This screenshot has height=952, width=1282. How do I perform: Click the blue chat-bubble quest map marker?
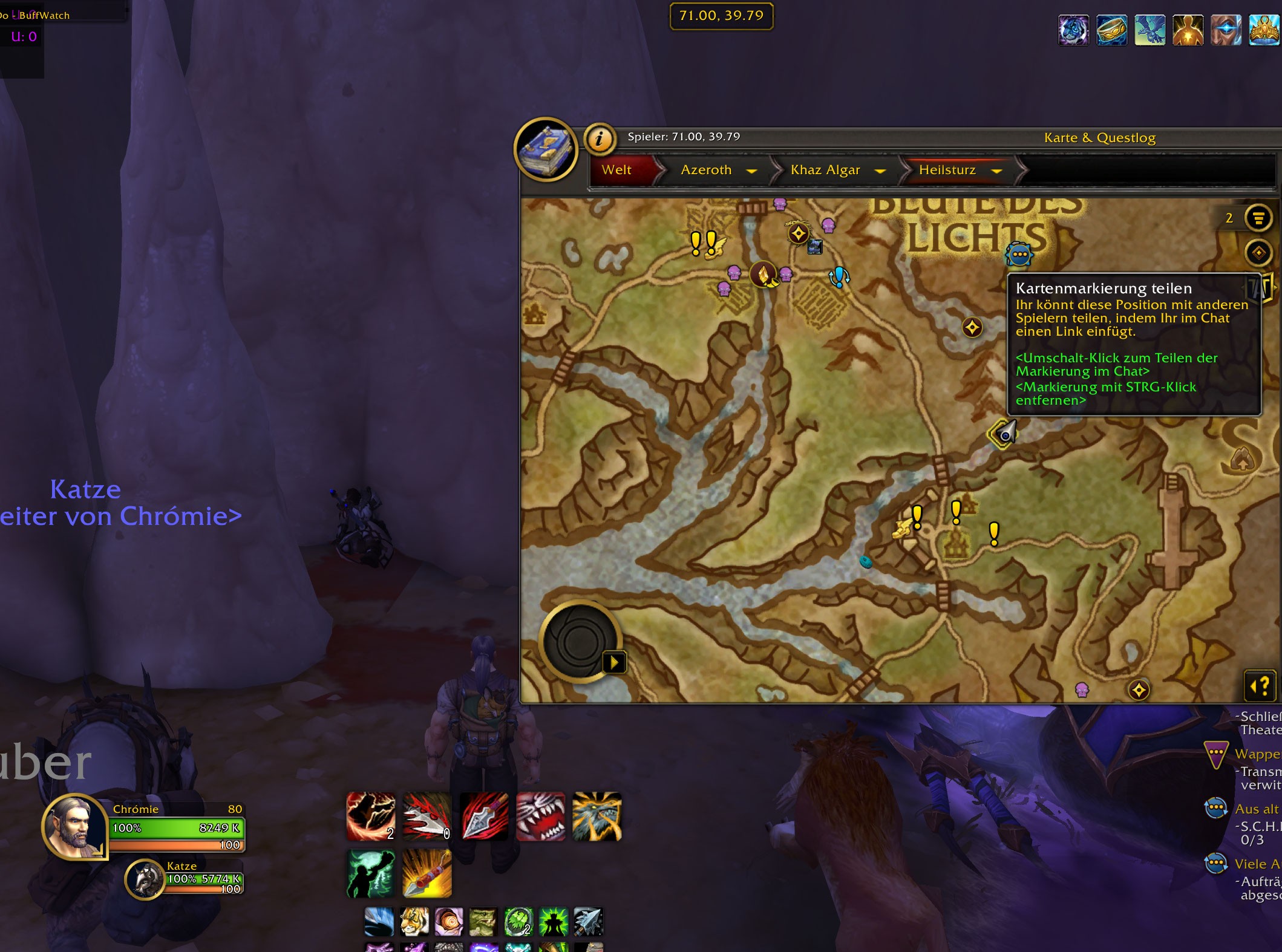coord(1019,254)
